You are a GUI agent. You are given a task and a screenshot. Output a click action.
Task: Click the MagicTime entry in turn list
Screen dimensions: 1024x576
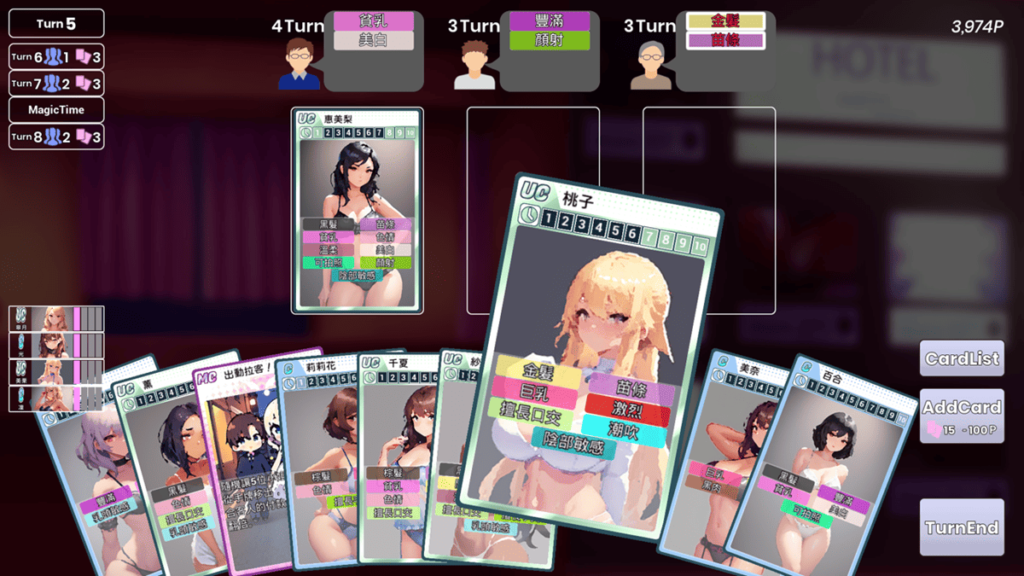(56, 110)
